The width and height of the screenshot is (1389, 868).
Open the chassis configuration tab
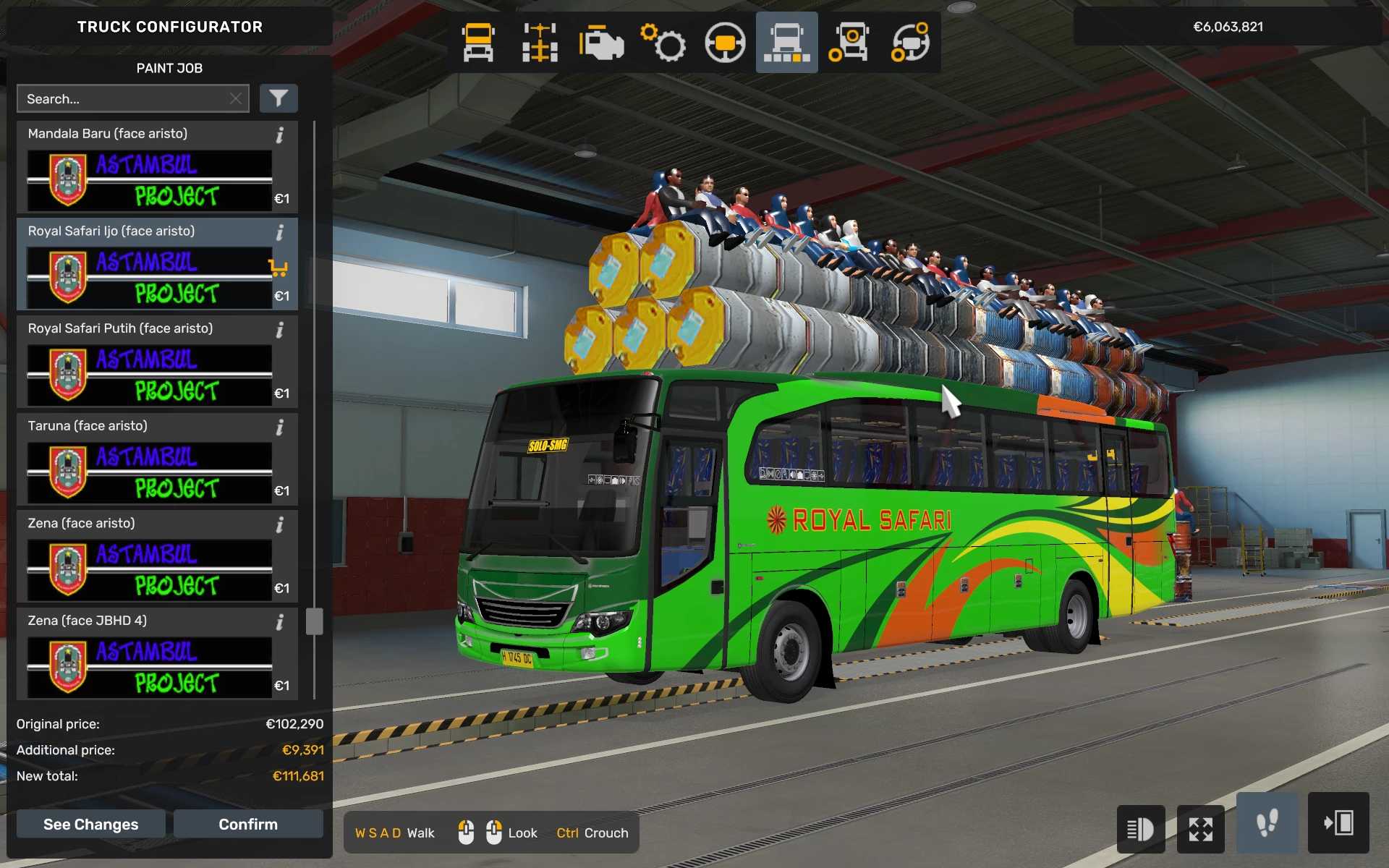click(540, 43)
